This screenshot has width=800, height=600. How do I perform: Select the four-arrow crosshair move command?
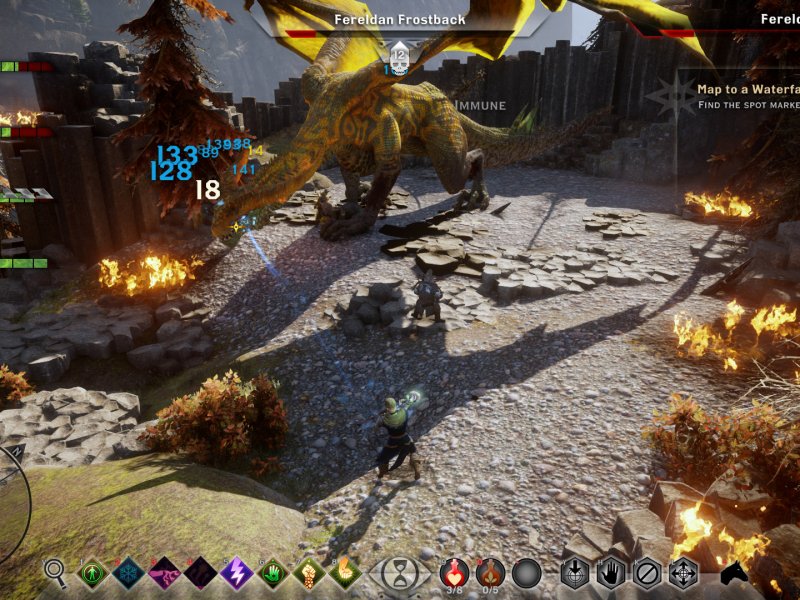[x=683, y=573]
